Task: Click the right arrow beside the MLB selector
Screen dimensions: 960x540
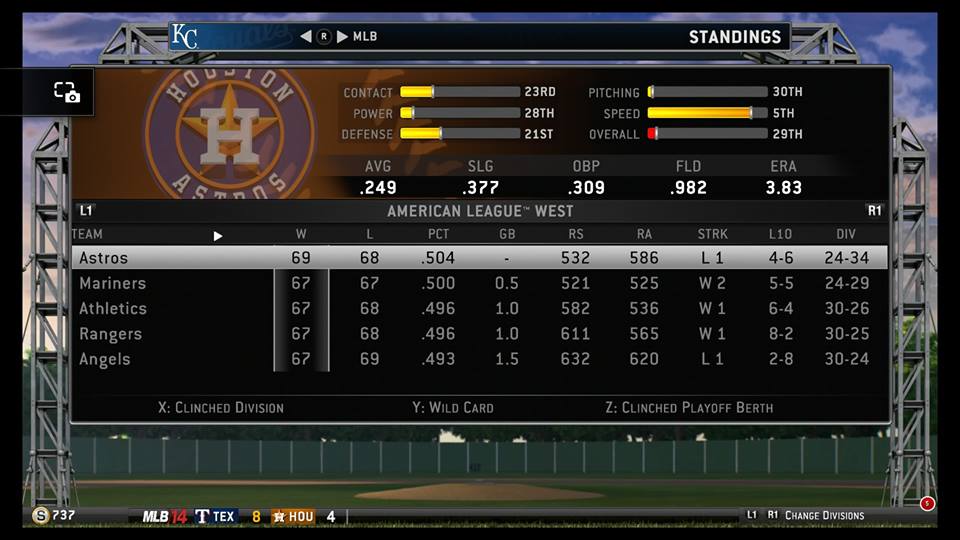Action: click(342, 37)
